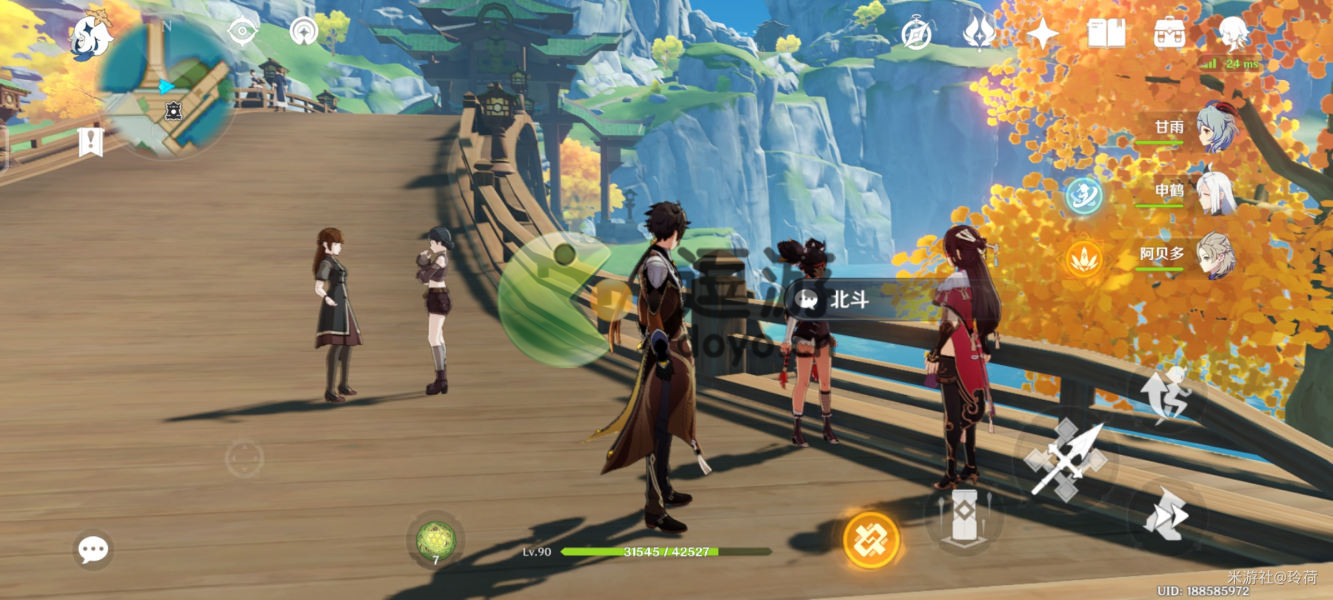Open the circular minimap

click(167, 89)
